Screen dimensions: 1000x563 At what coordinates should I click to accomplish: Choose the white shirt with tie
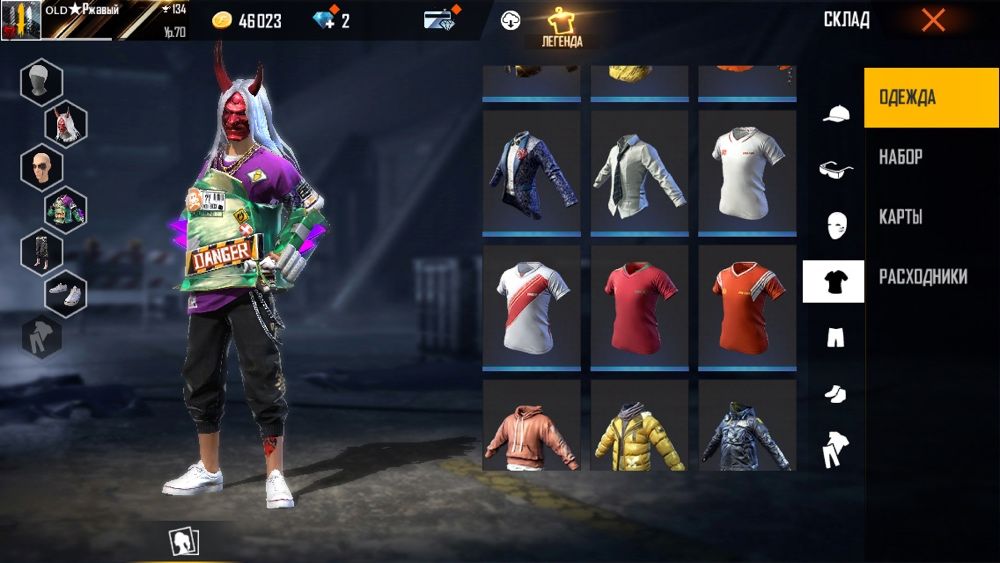(x=639, y=172)
